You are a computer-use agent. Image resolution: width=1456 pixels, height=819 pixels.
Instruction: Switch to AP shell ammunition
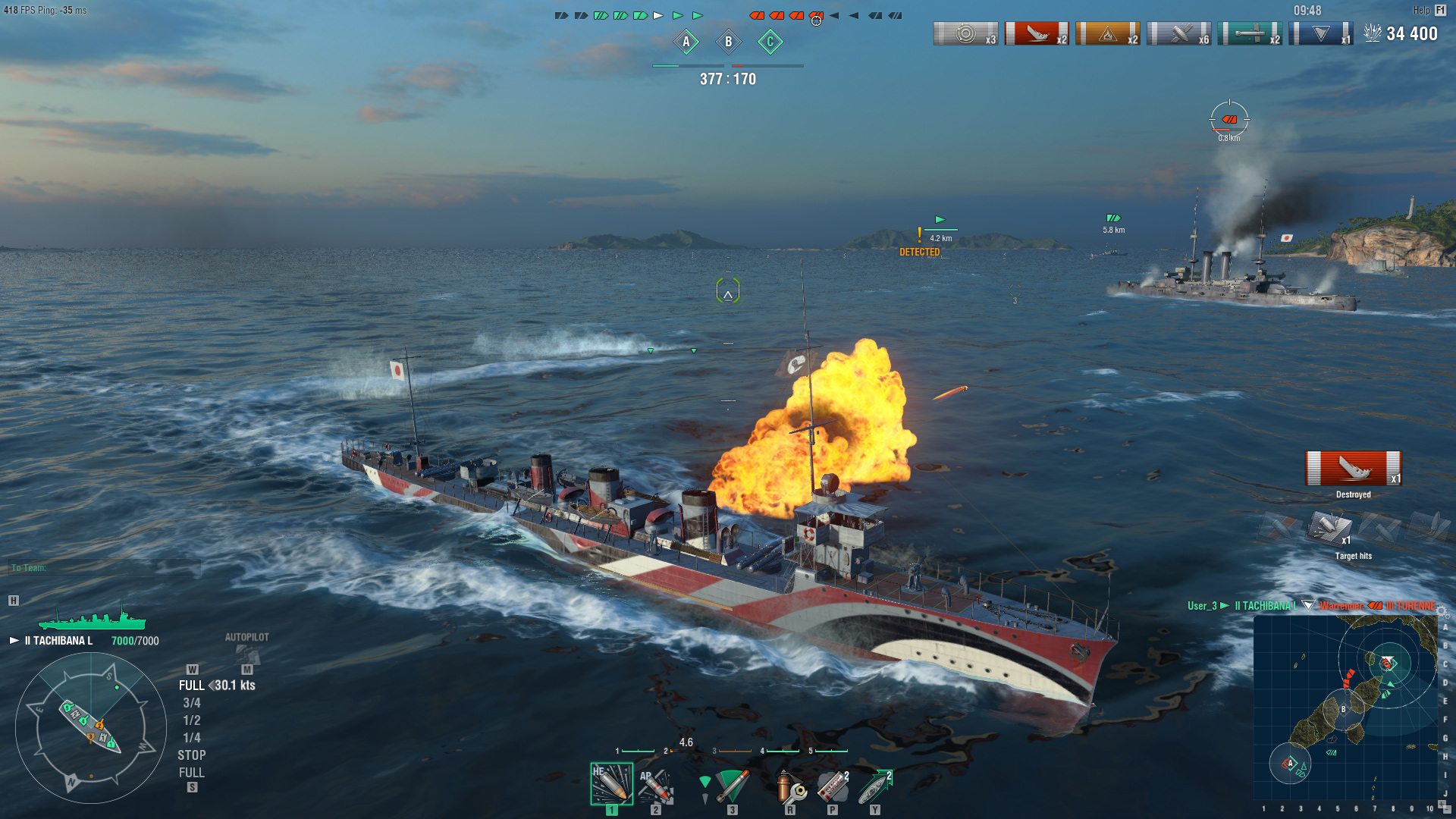(x=655, y=785)
